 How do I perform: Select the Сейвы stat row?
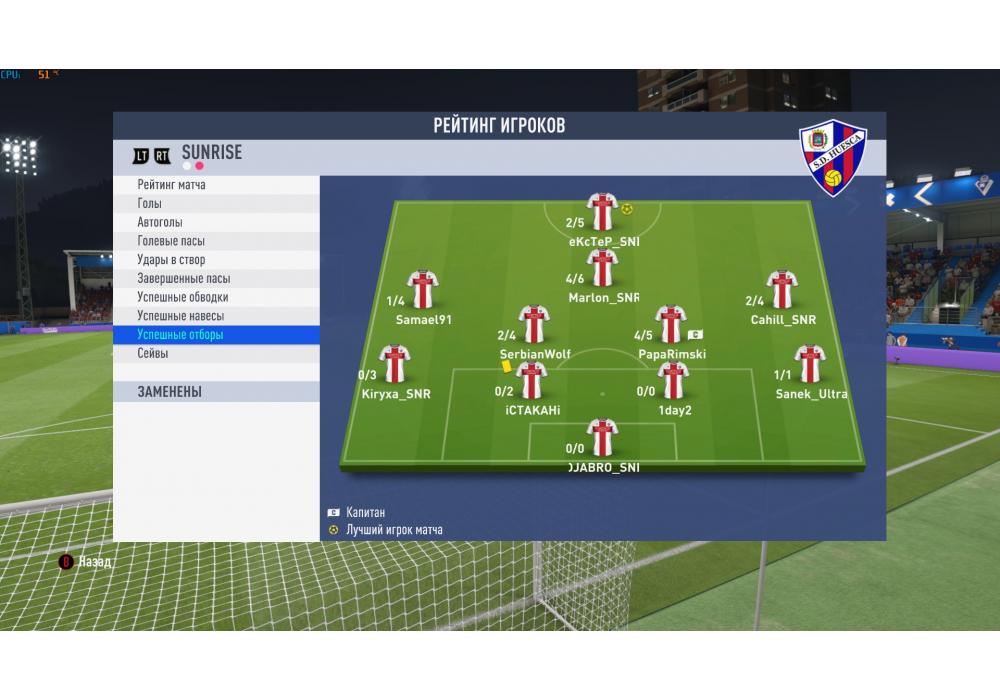216,354
